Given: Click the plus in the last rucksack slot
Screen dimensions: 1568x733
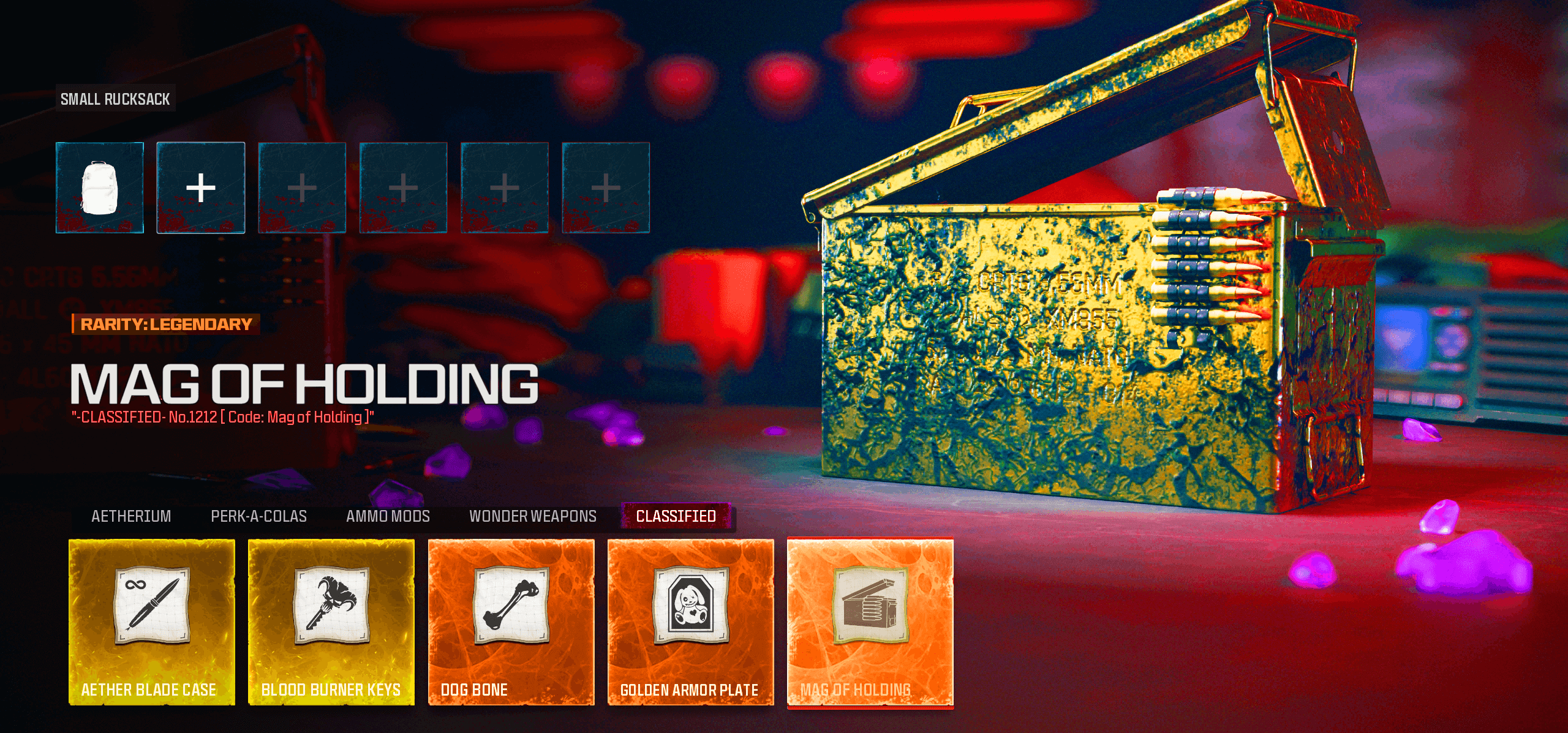Looking at the screenshot, I should 605,187.
